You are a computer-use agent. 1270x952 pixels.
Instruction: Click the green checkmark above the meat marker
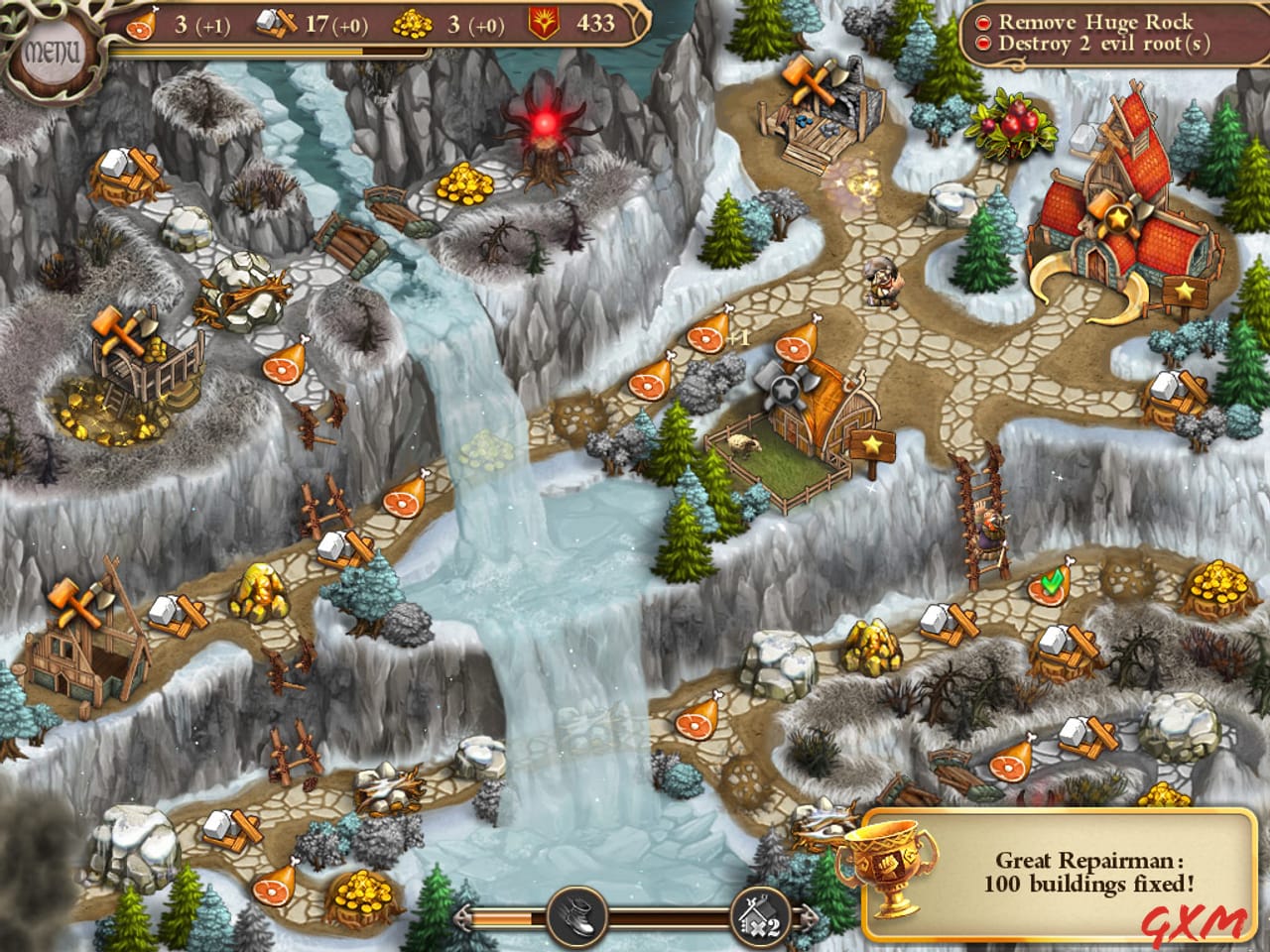click(1053, 581)
